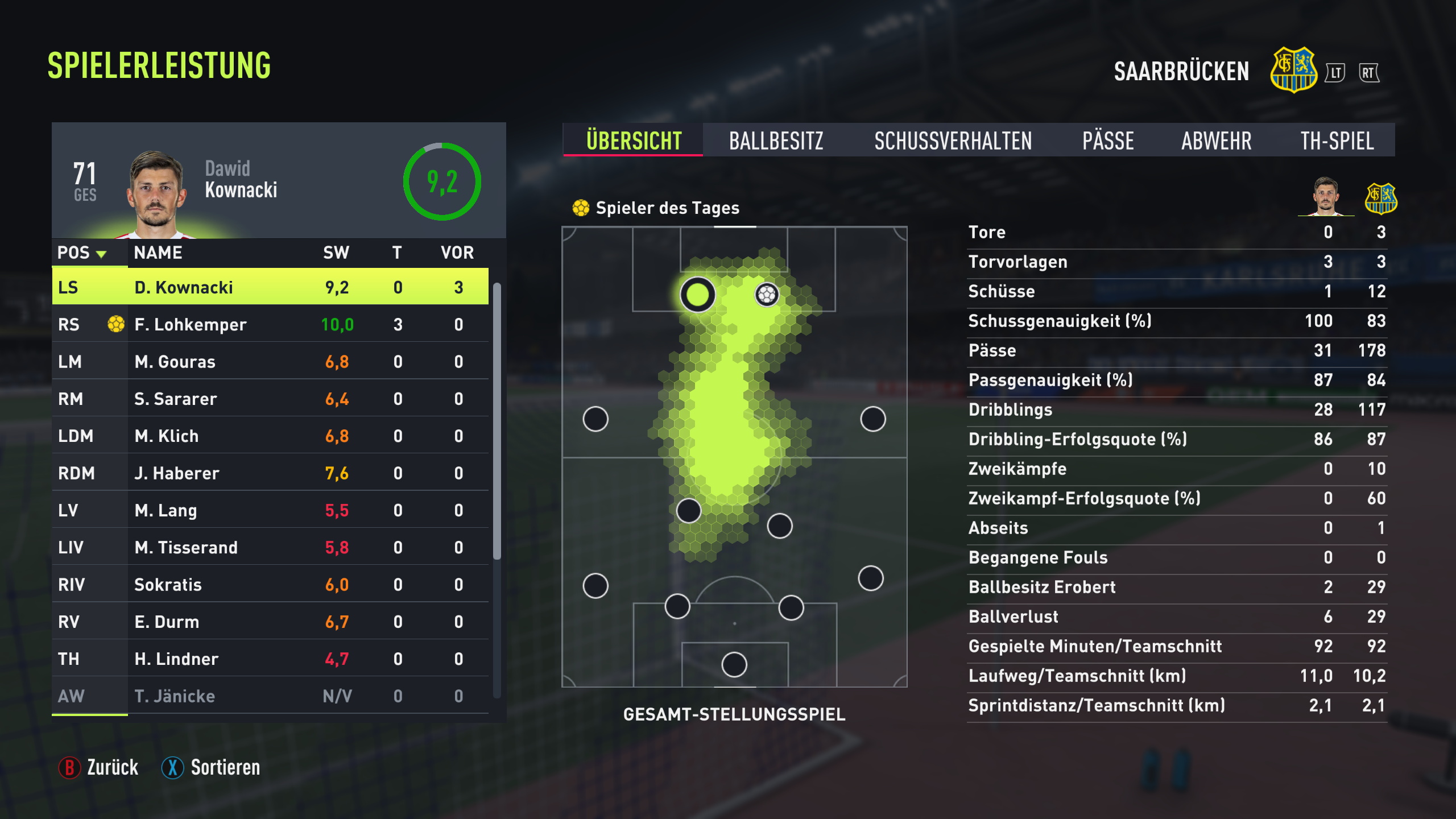Choose M. Lang from the list

pos(270,510)
